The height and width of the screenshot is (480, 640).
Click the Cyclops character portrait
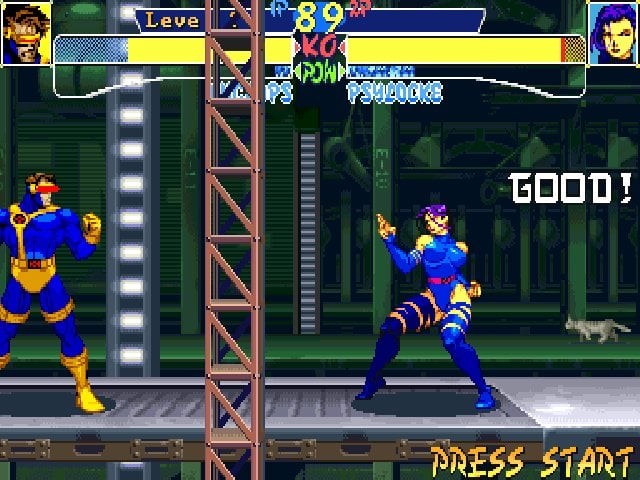pos(26,33)
